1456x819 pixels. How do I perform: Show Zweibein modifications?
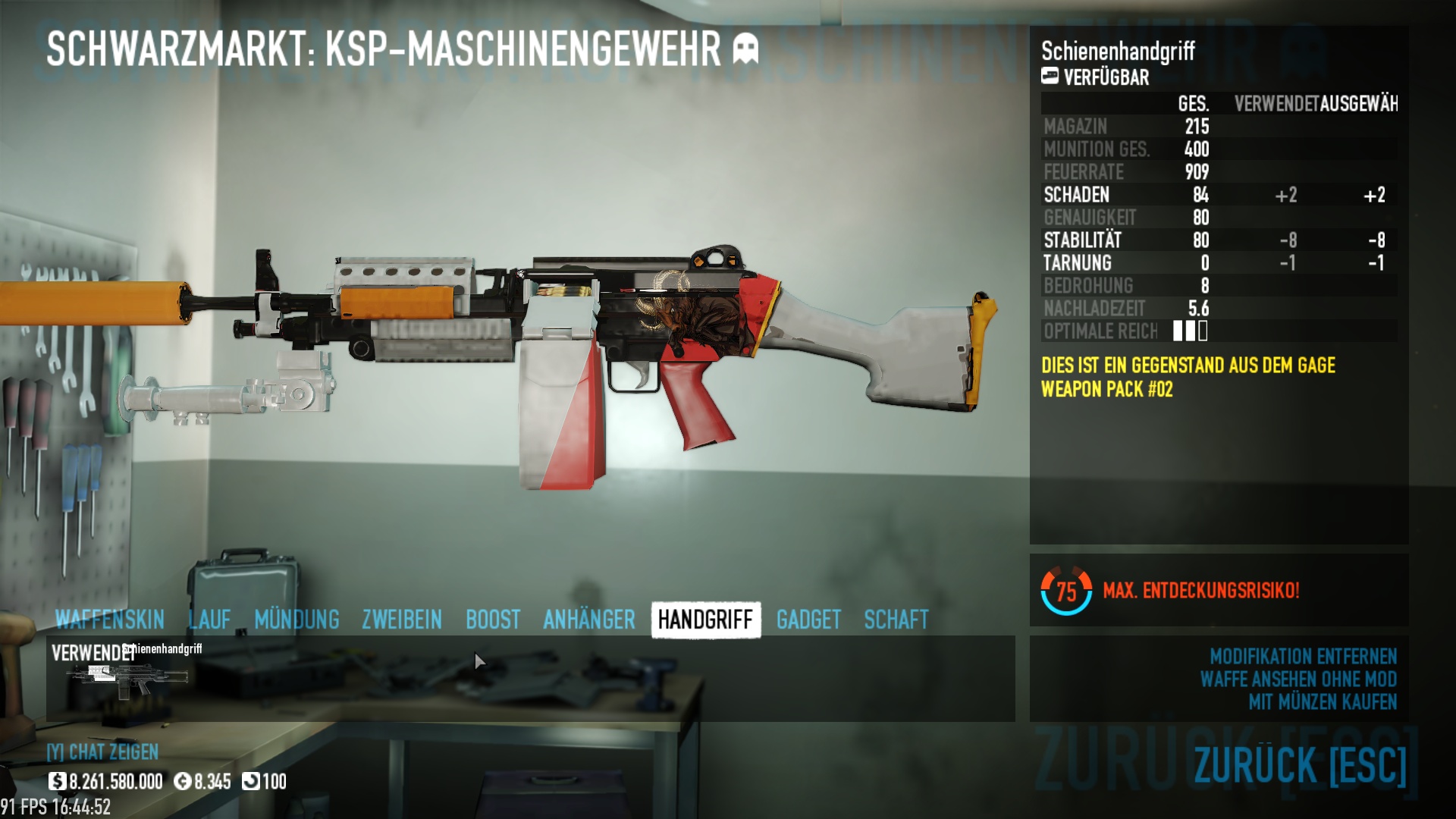(402, 620)
